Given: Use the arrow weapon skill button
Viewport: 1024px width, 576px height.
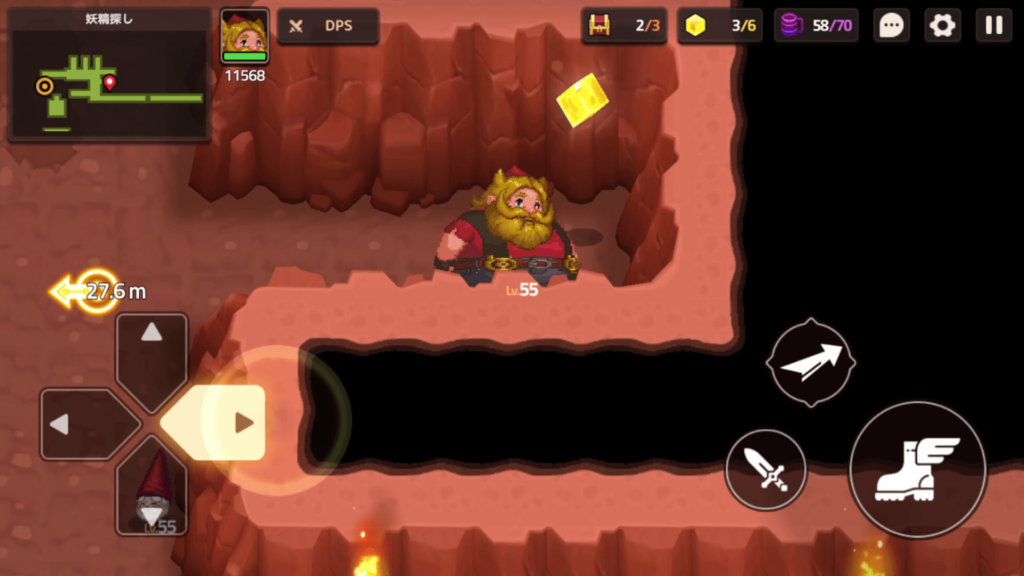Looking at the screenshot, I should tap(810, 362).
